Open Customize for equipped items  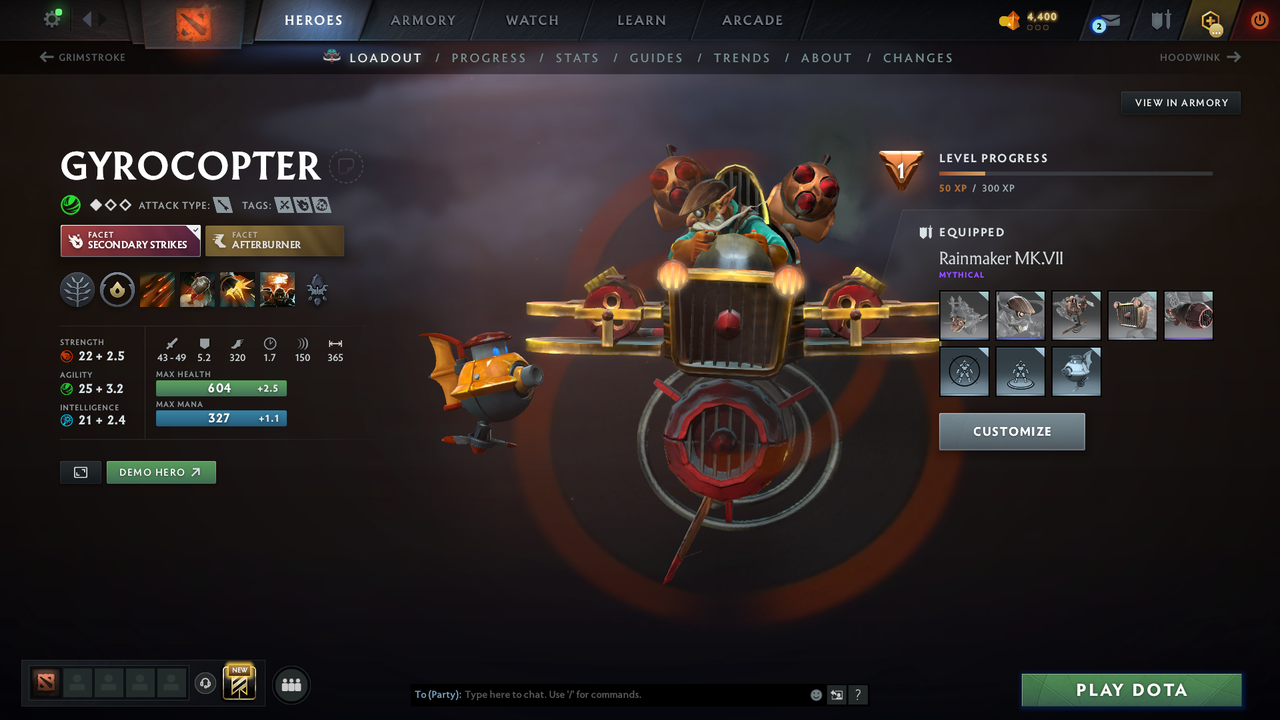click(1011, 431)
